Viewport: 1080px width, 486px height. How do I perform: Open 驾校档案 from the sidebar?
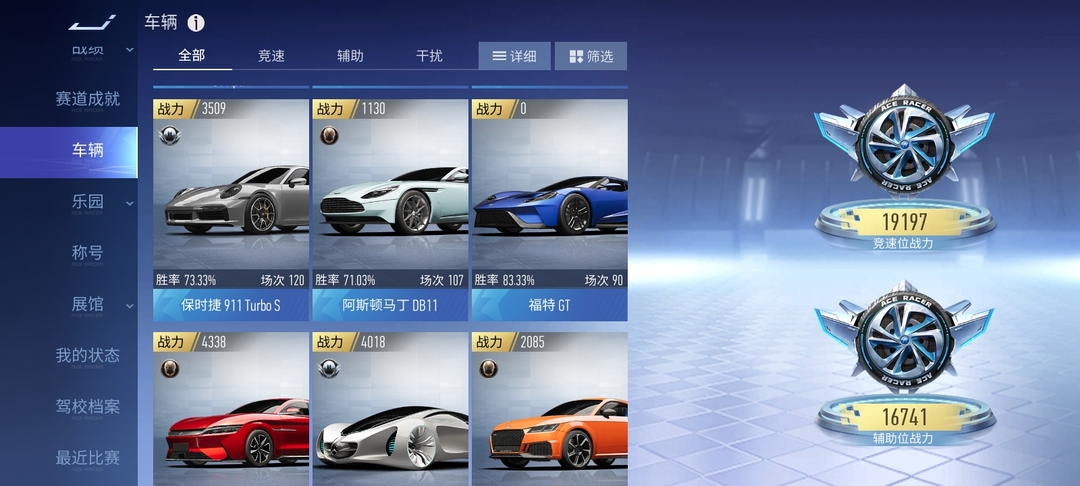point(87,407)
